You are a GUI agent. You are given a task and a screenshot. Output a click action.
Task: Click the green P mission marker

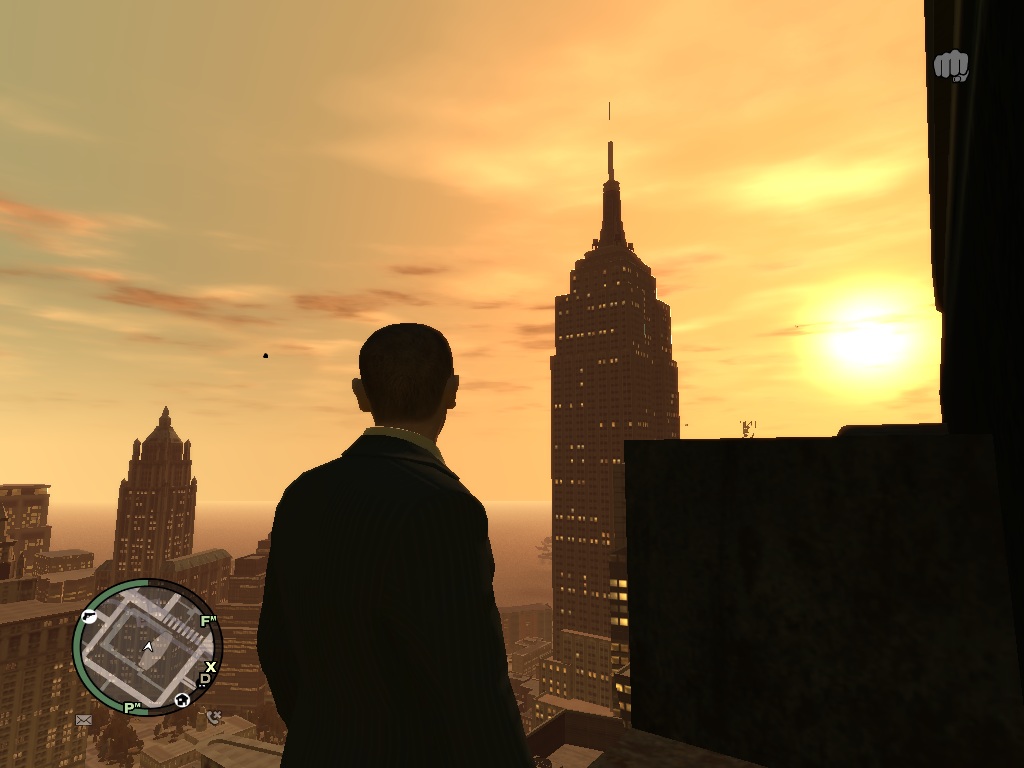[x=130, y=708]
